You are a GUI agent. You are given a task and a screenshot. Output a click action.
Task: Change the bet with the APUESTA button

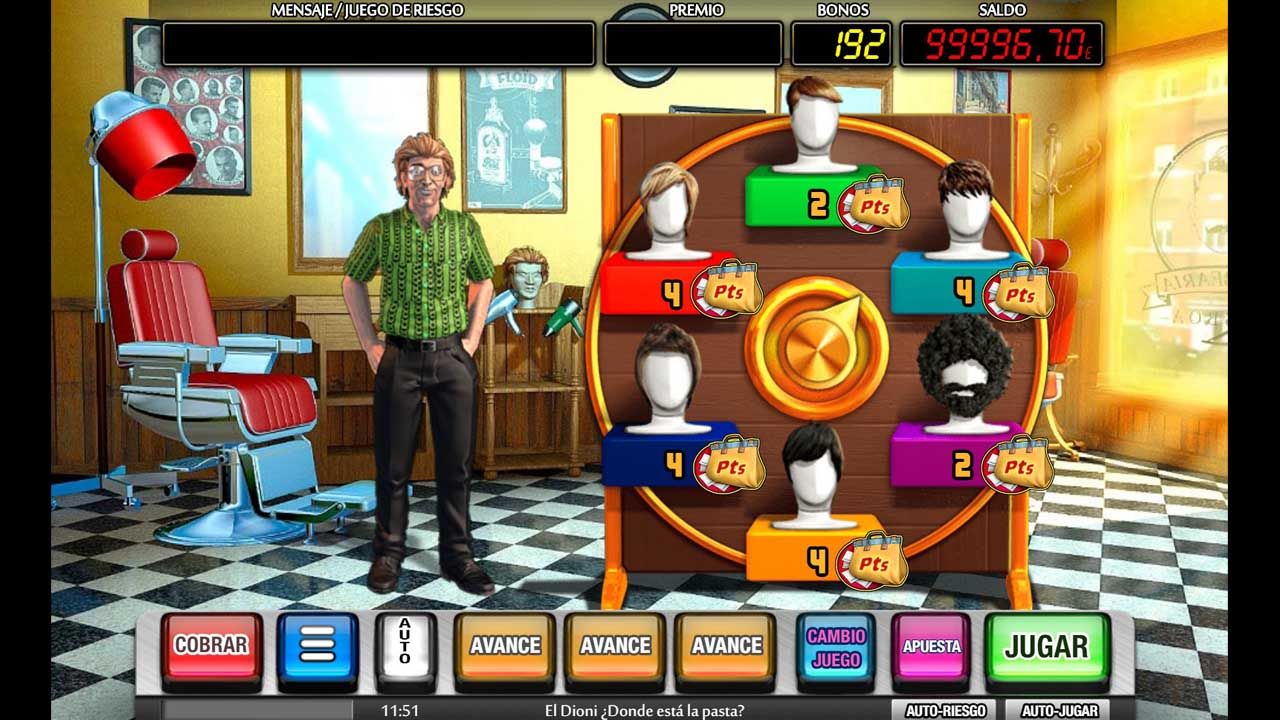click(x=931, y=646)
